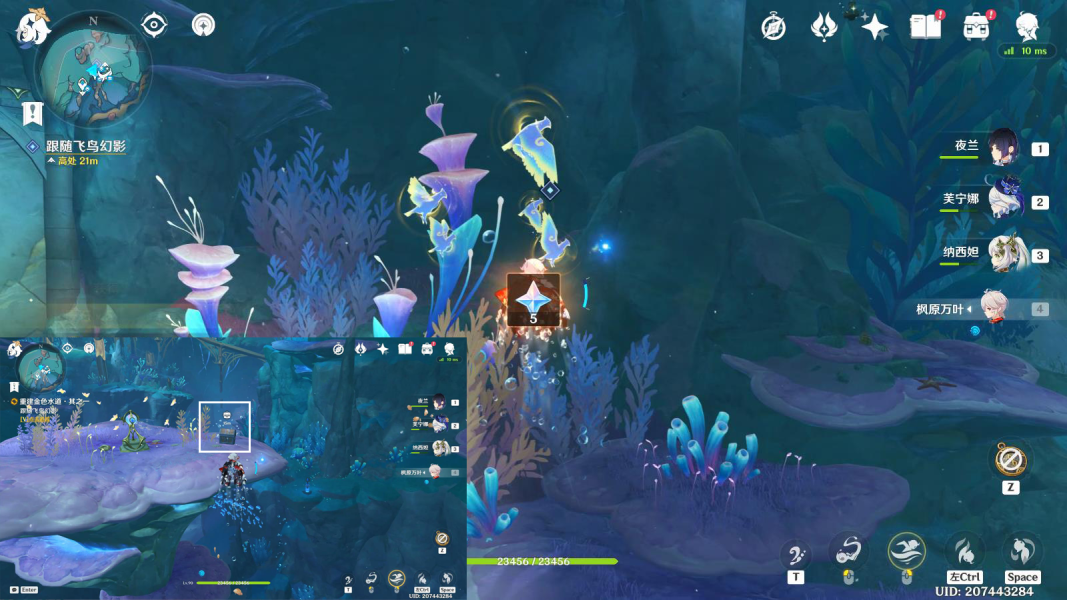
Task: Select the picture-in-picture gameplay thumbnail
Action: [x=233, y=467]
